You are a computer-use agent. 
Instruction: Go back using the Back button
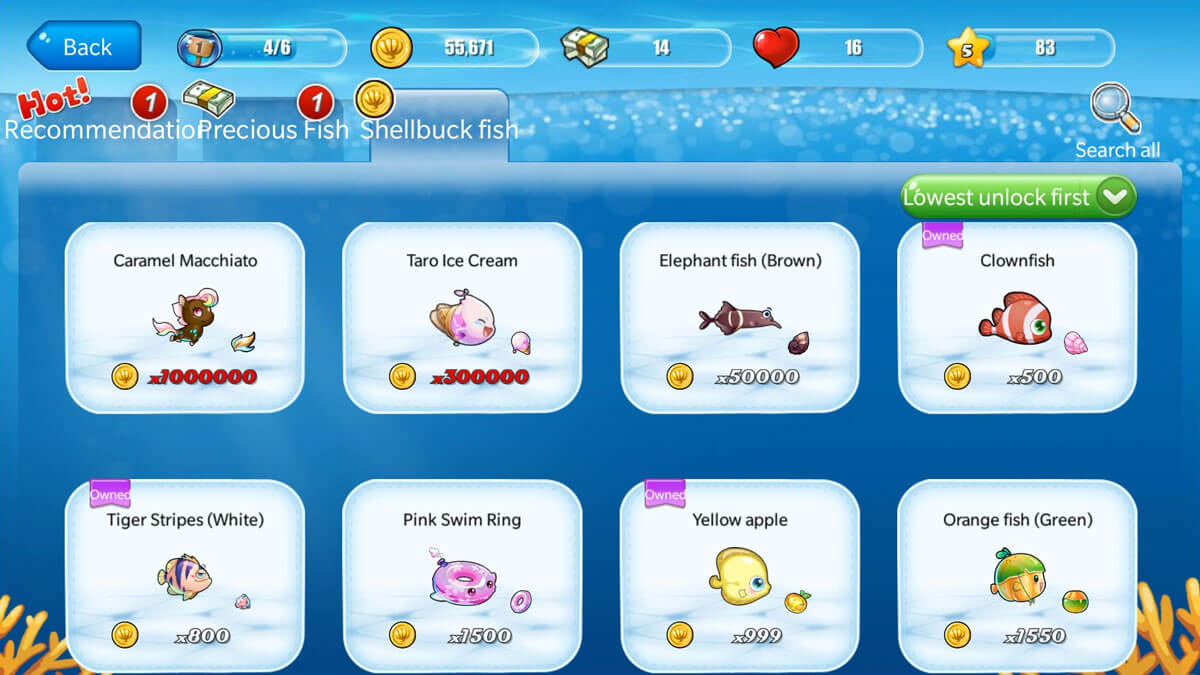pyautogui.click(x=84, y=47)
